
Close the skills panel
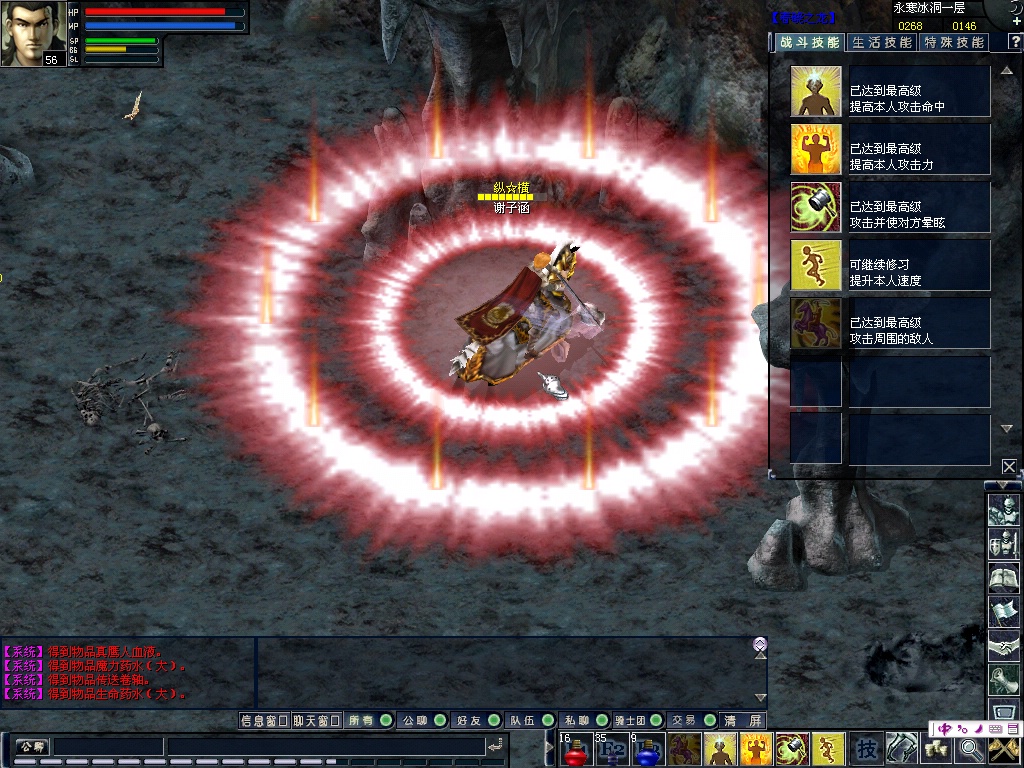point(1009,466)
